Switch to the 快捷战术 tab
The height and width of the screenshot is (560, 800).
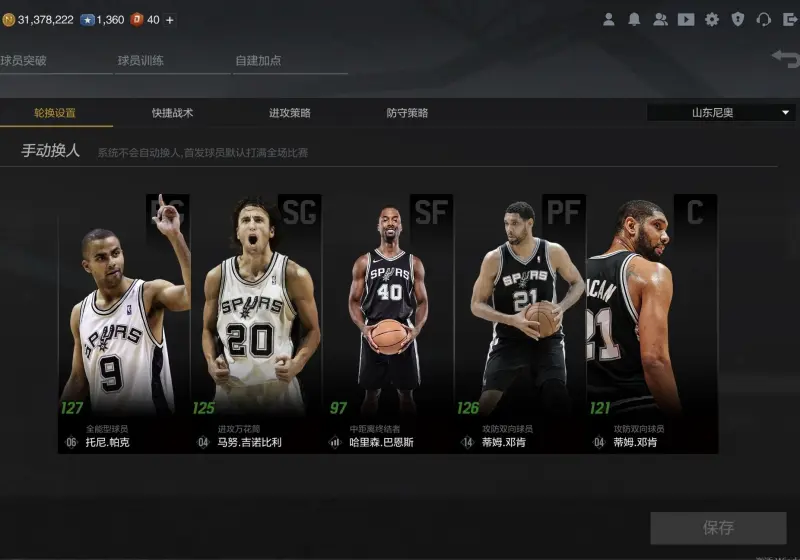coord(172,113)
